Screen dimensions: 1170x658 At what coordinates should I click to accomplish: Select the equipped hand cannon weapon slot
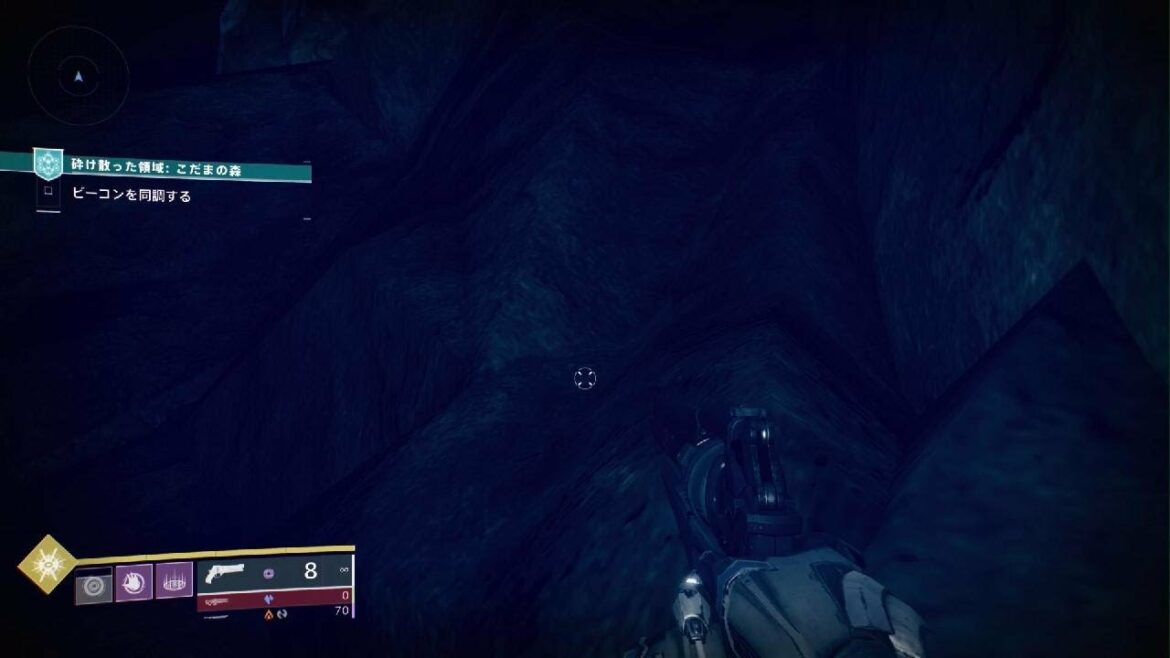275,573
